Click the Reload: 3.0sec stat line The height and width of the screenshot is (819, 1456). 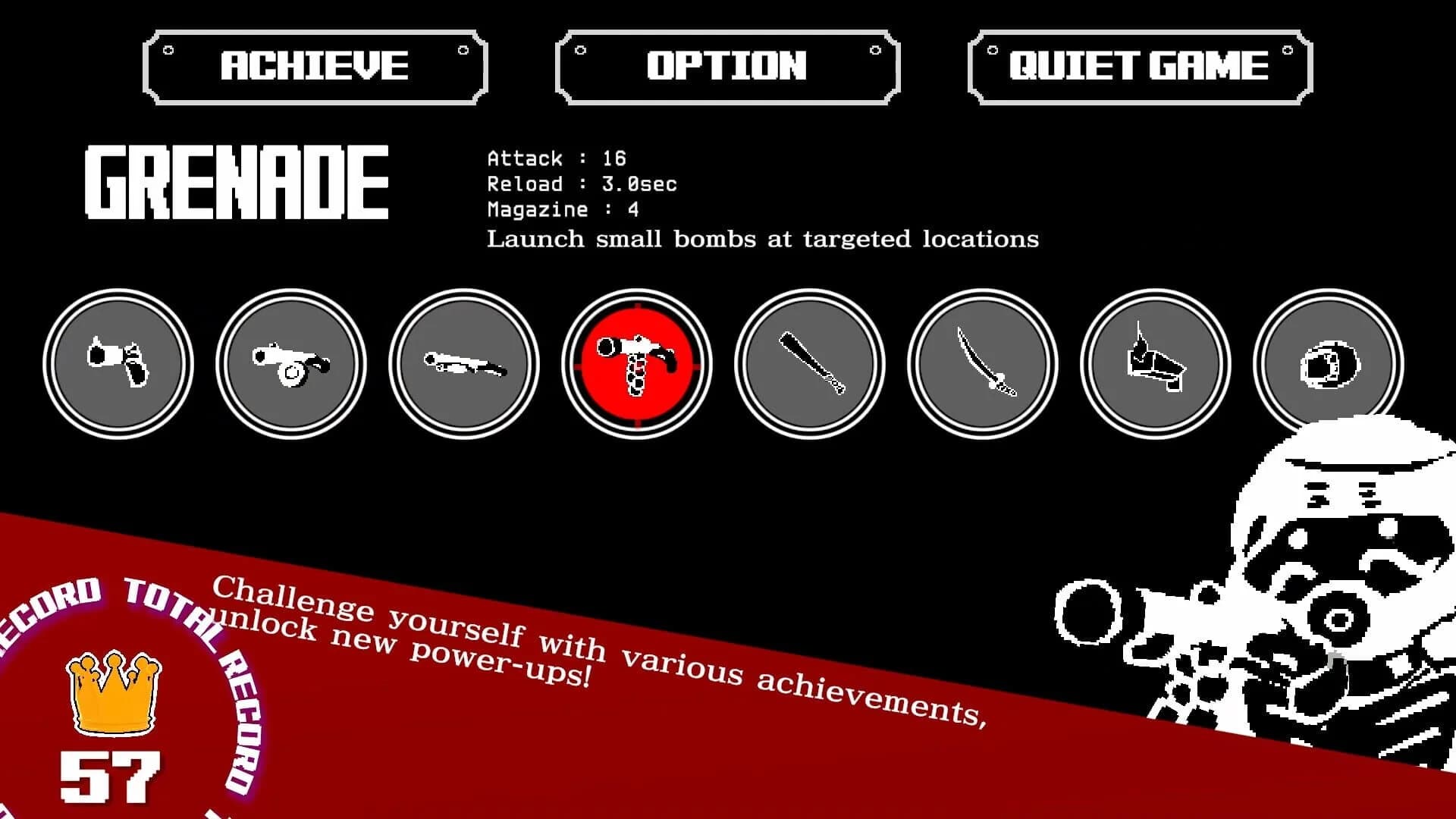pos(582,184)
